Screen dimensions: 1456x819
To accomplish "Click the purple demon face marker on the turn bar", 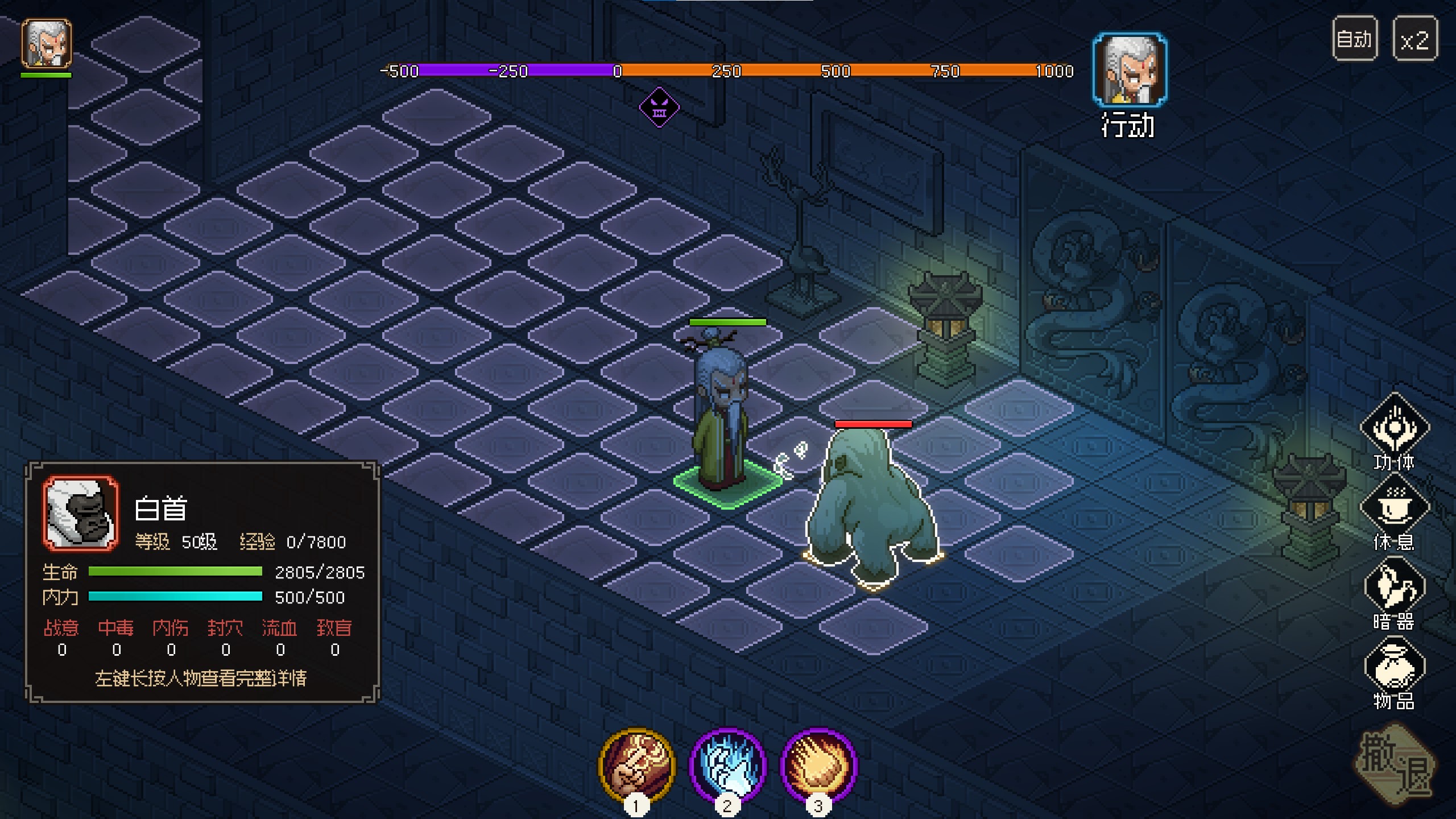I will (x=659, y=107).
